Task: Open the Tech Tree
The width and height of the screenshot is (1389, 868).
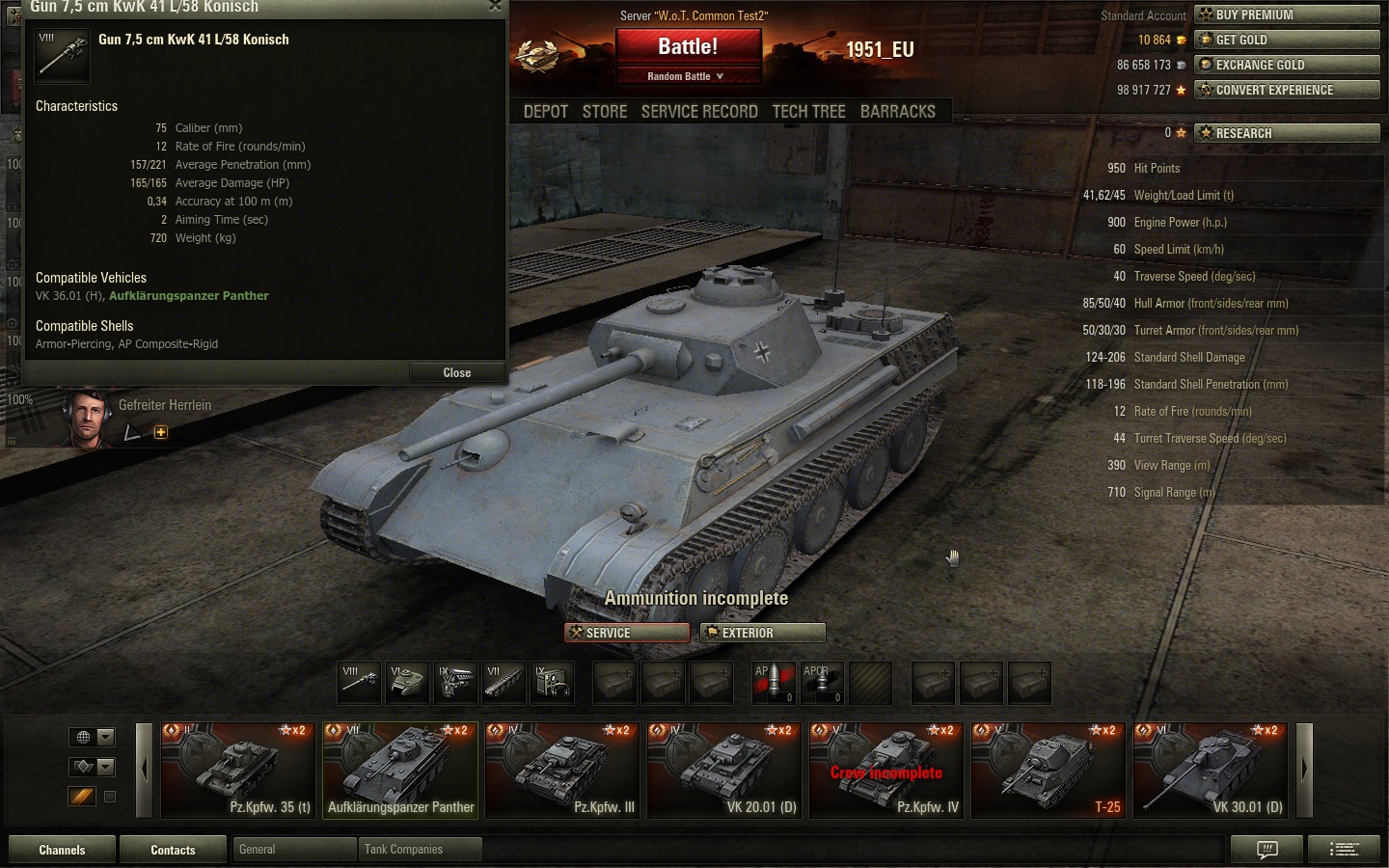Action: [808, 112]
